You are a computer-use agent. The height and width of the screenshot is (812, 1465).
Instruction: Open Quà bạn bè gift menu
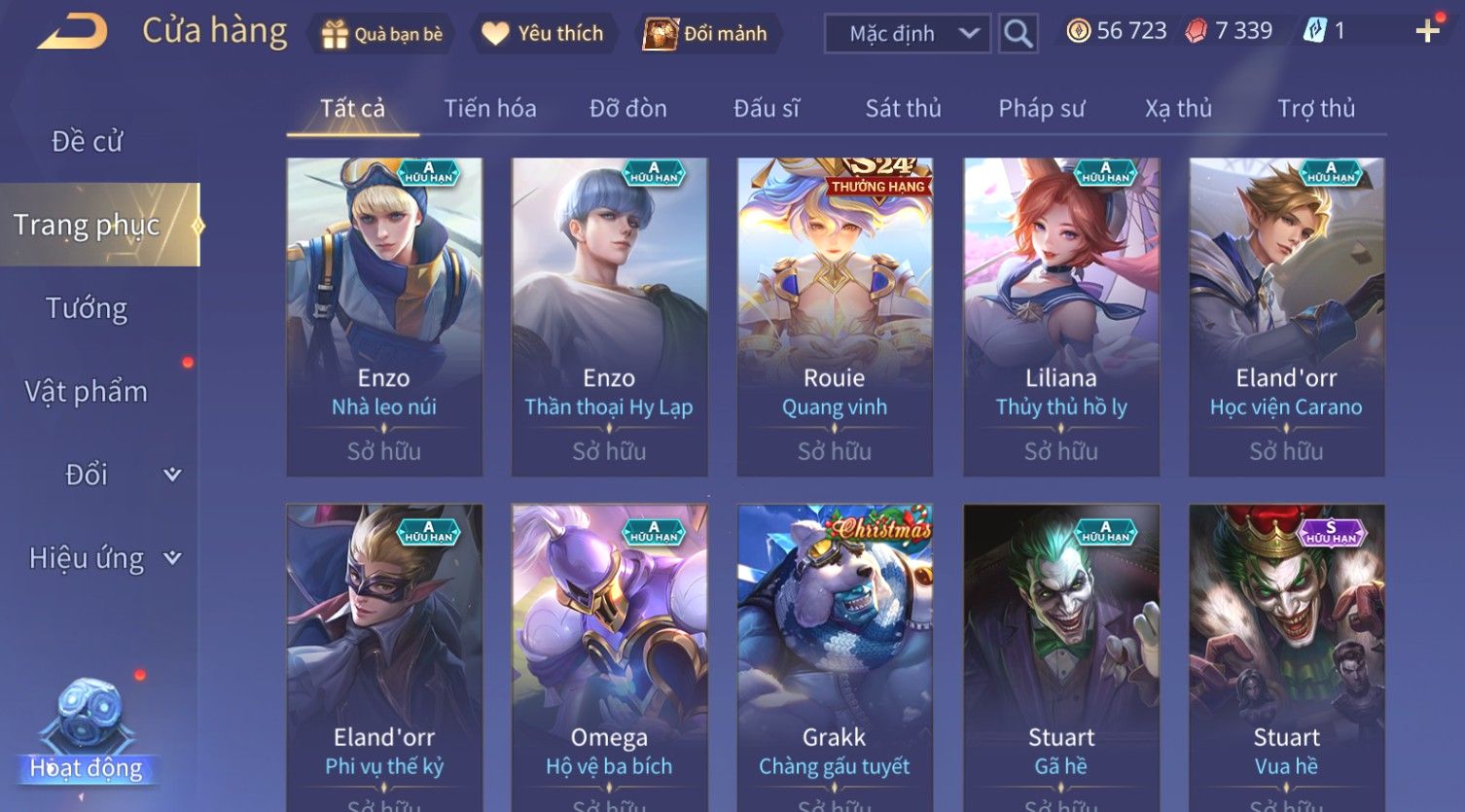381,34
